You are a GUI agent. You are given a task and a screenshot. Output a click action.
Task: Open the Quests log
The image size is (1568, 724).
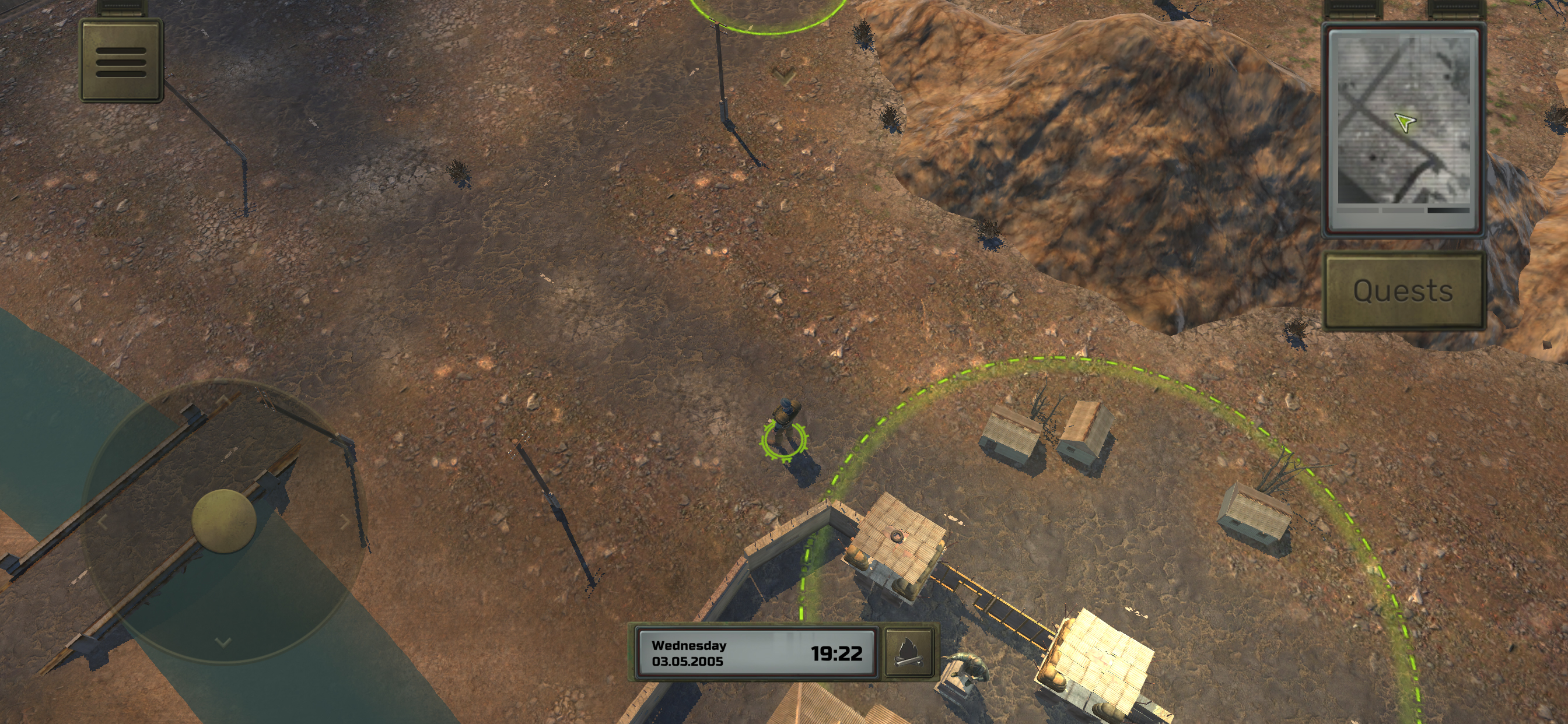pos(1403,291)
